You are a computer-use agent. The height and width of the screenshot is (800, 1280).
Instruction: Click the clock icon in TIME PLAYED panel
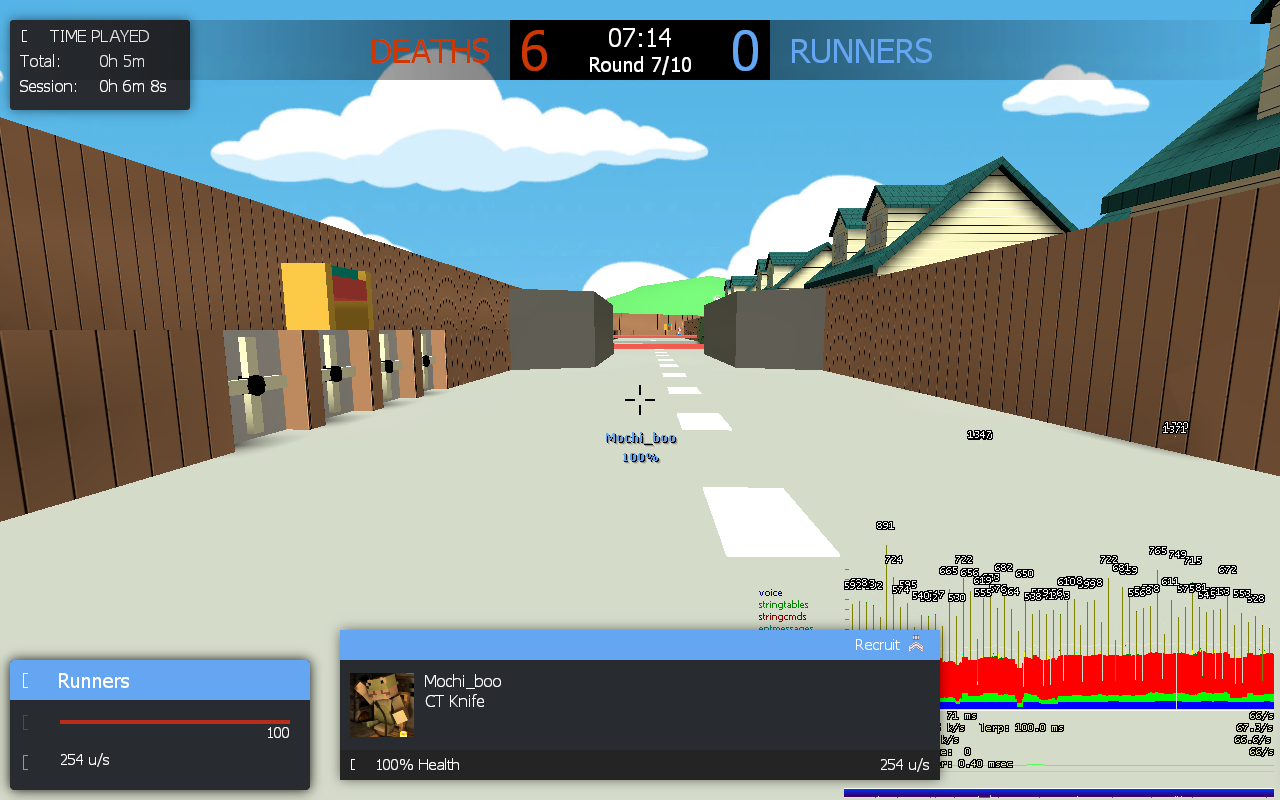(23, 35)
